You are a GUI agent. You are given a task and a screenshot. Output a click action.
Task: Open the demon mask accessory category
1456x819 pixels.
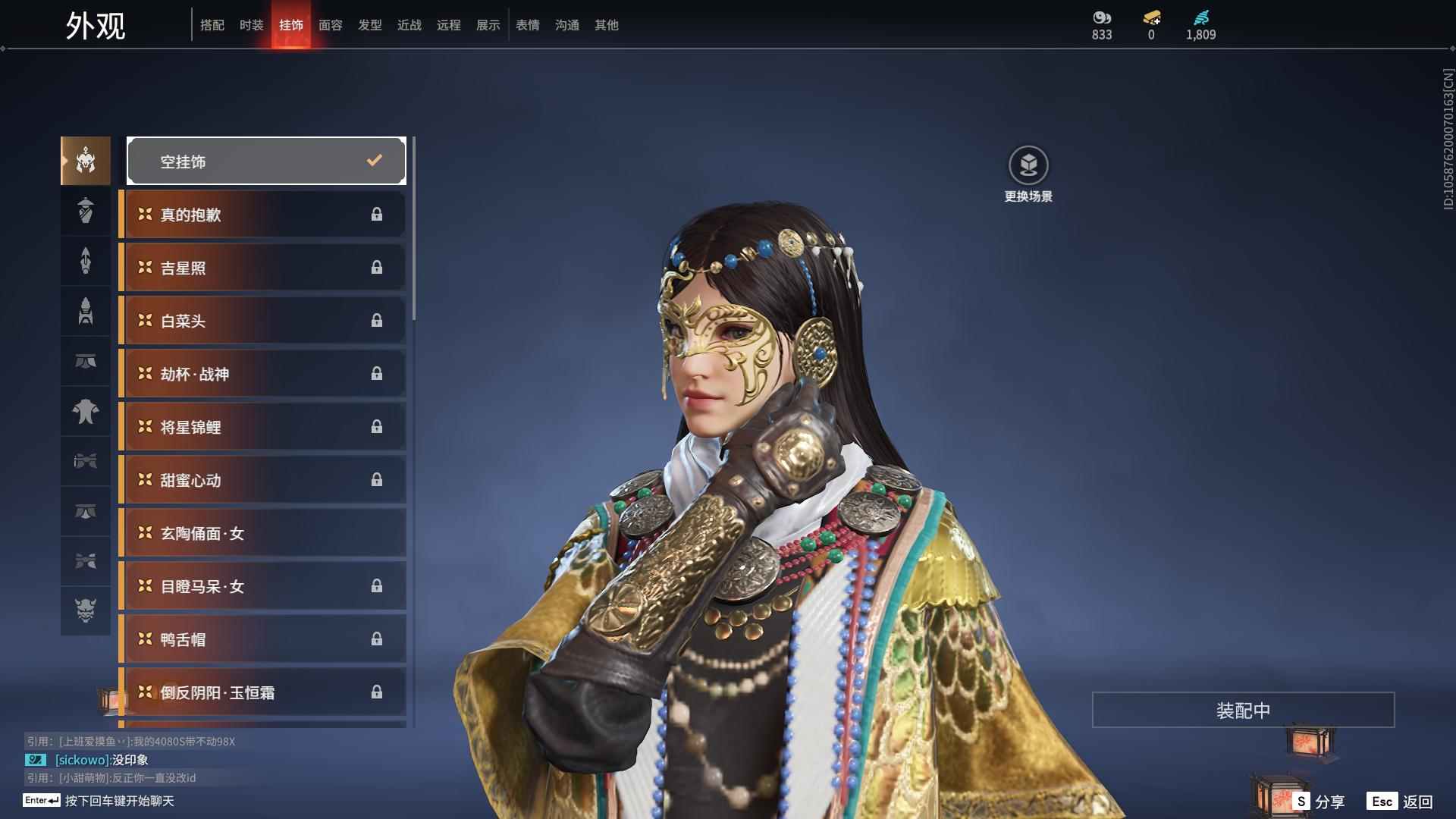86,610
